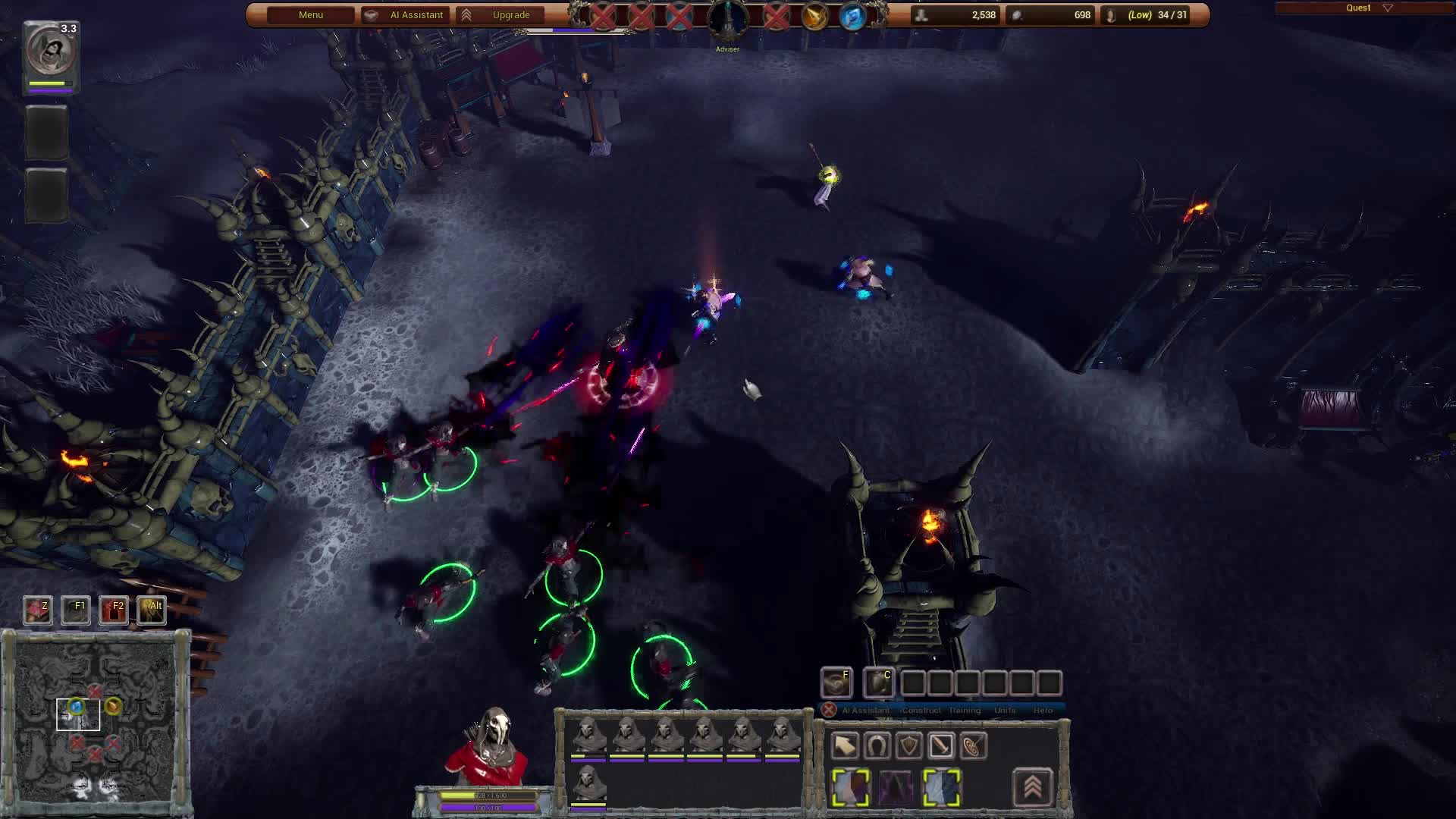Close the command panel with red X
This screenshot has width=1456, height=819.
tap(829, 710)
